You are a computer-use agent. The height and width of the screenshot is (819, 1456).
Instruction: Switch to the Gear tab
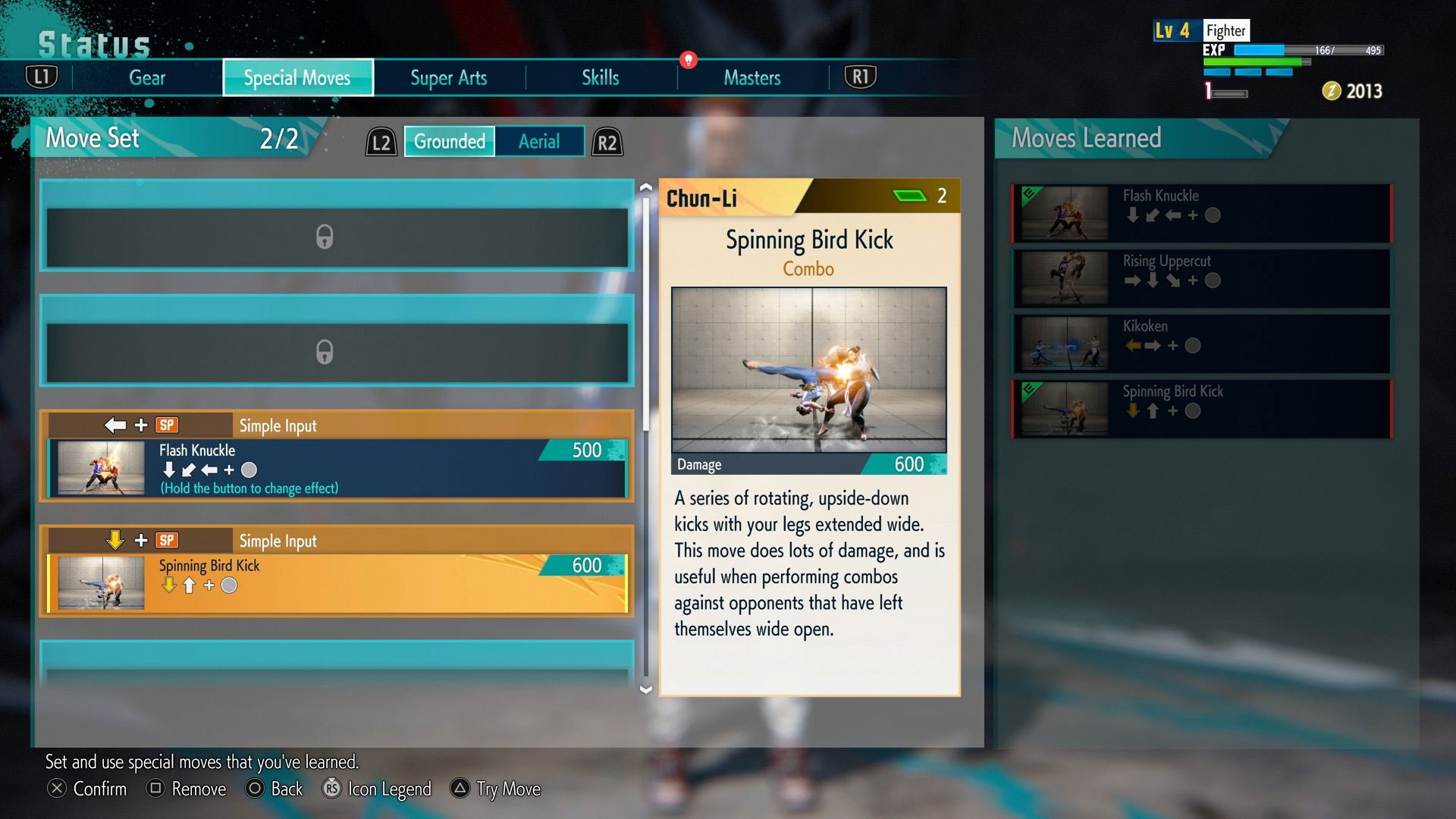pos(147,77)
